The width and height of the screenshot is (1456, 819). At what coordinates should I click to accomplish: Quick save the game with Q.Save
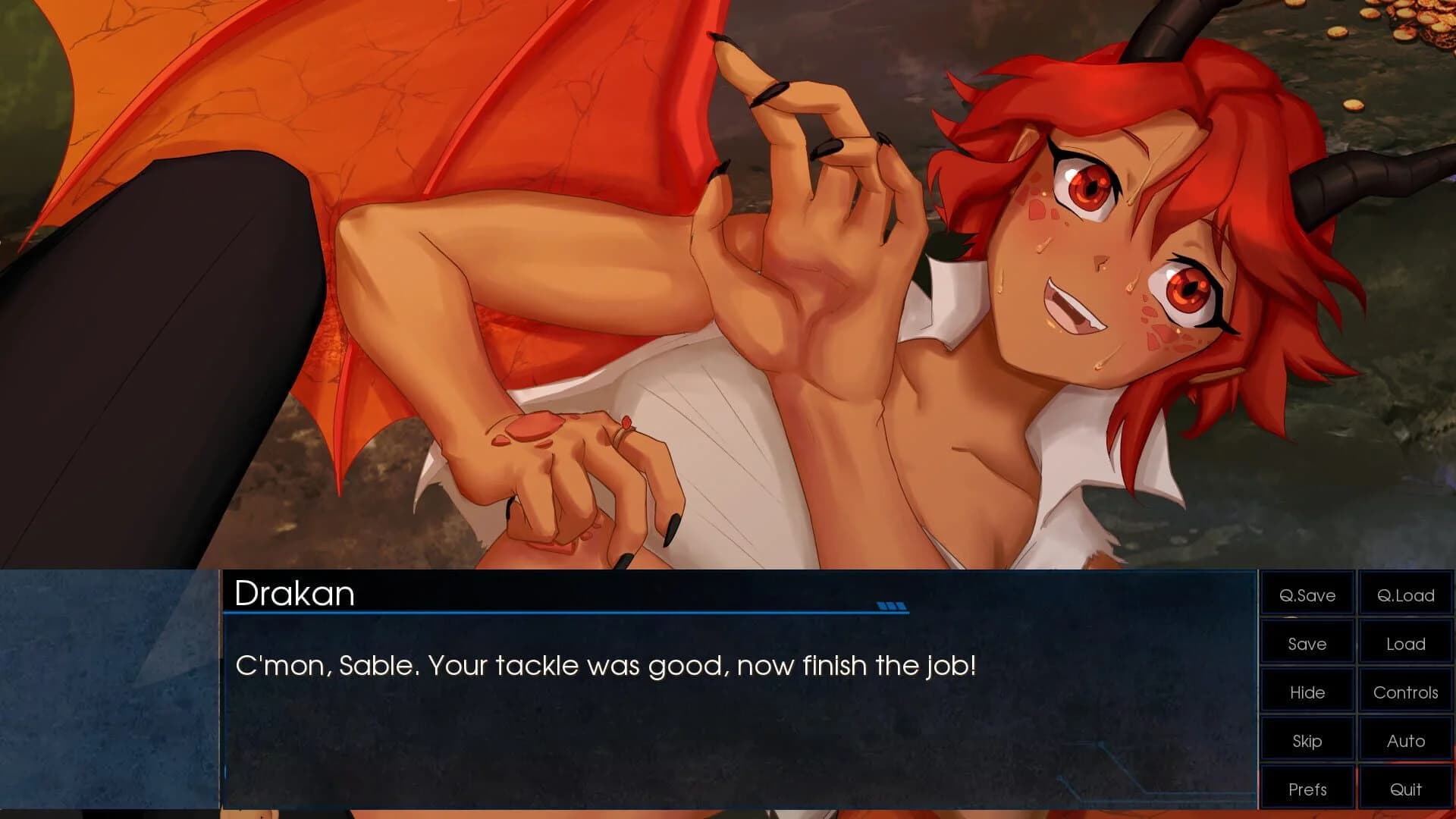[x=1306, y=596]
